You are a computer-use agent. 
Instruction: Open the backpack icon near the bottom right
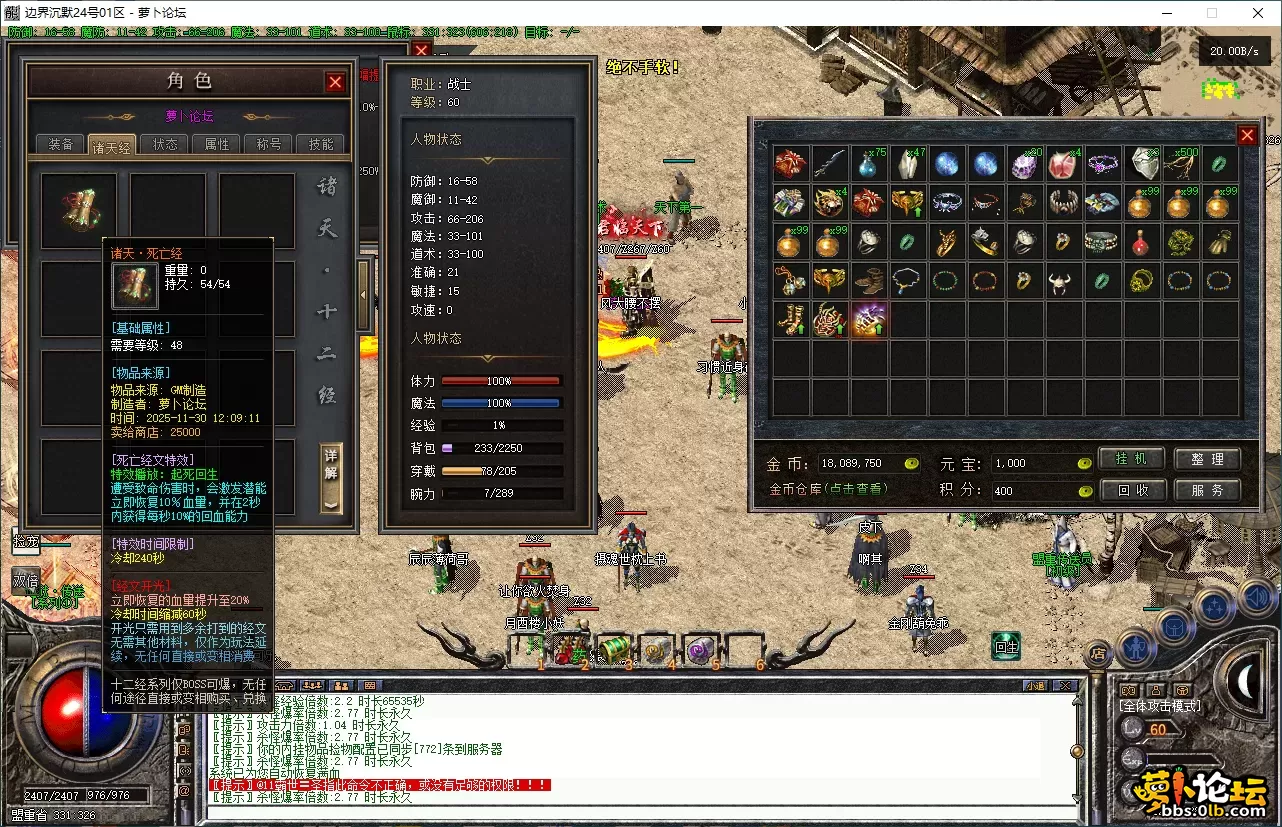tap(1175, 626)
